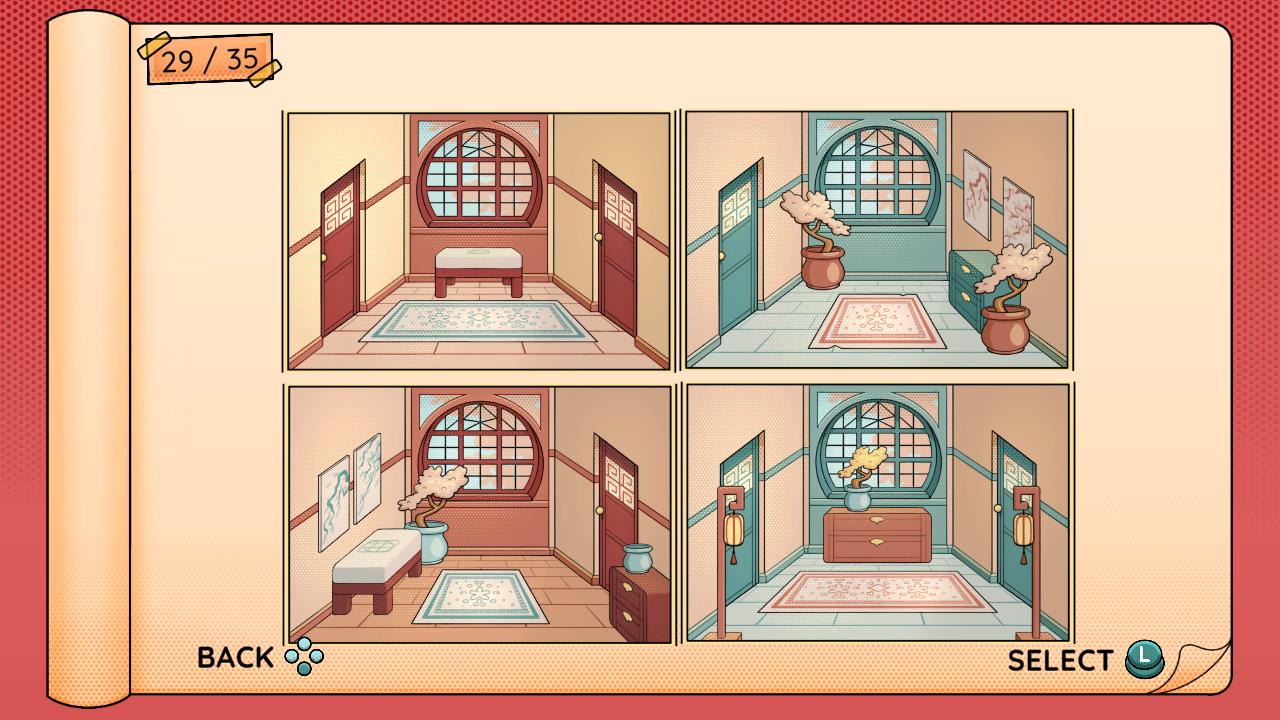Screen dimensions: 1280x720
Task: Select the top-left red room option
Action: coord(477,240)
